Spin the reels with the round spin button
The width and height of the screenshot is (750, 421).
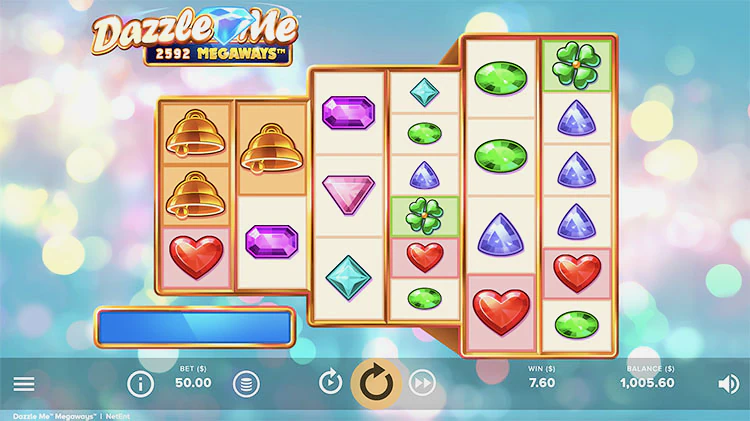(x=376, y=382)
